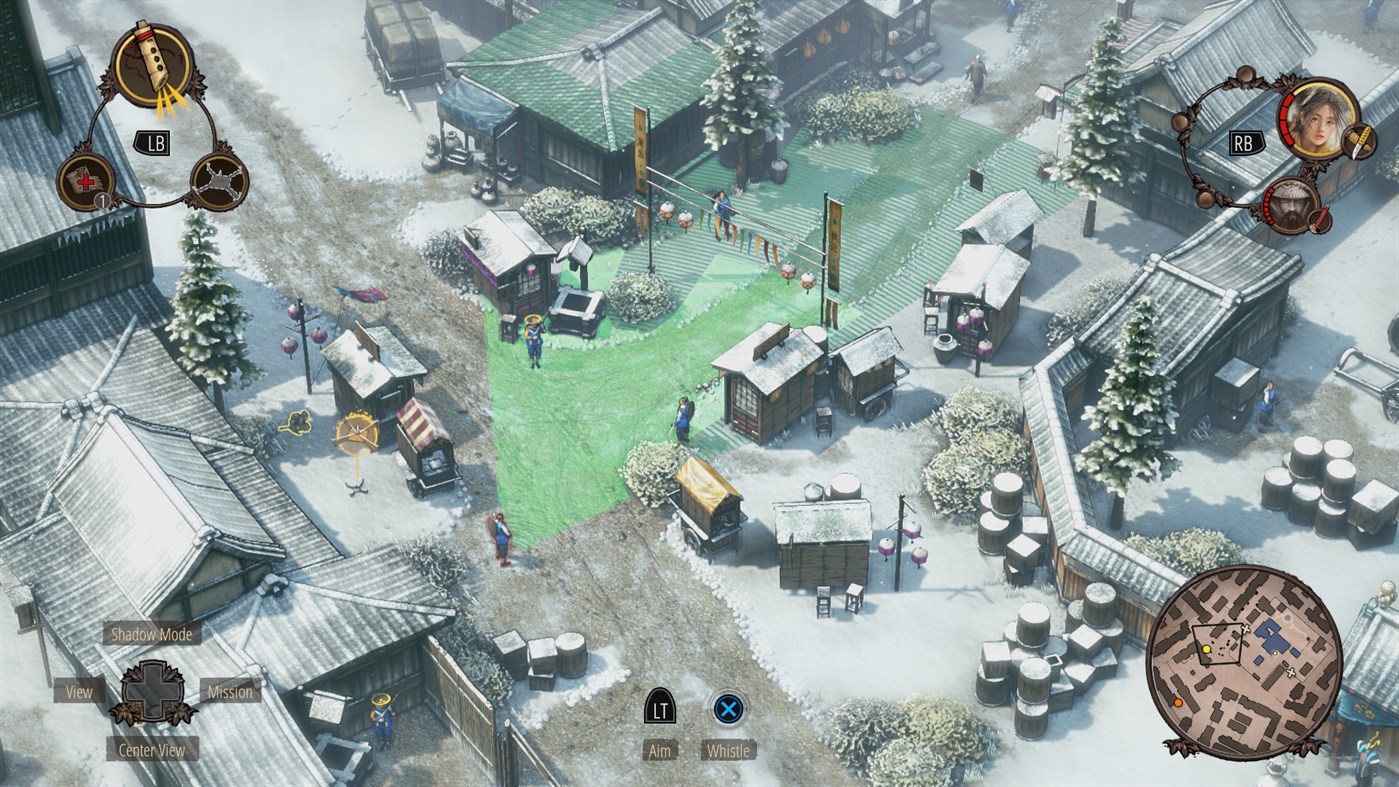
Task: Click the Center View button
Action: point(151,748)
